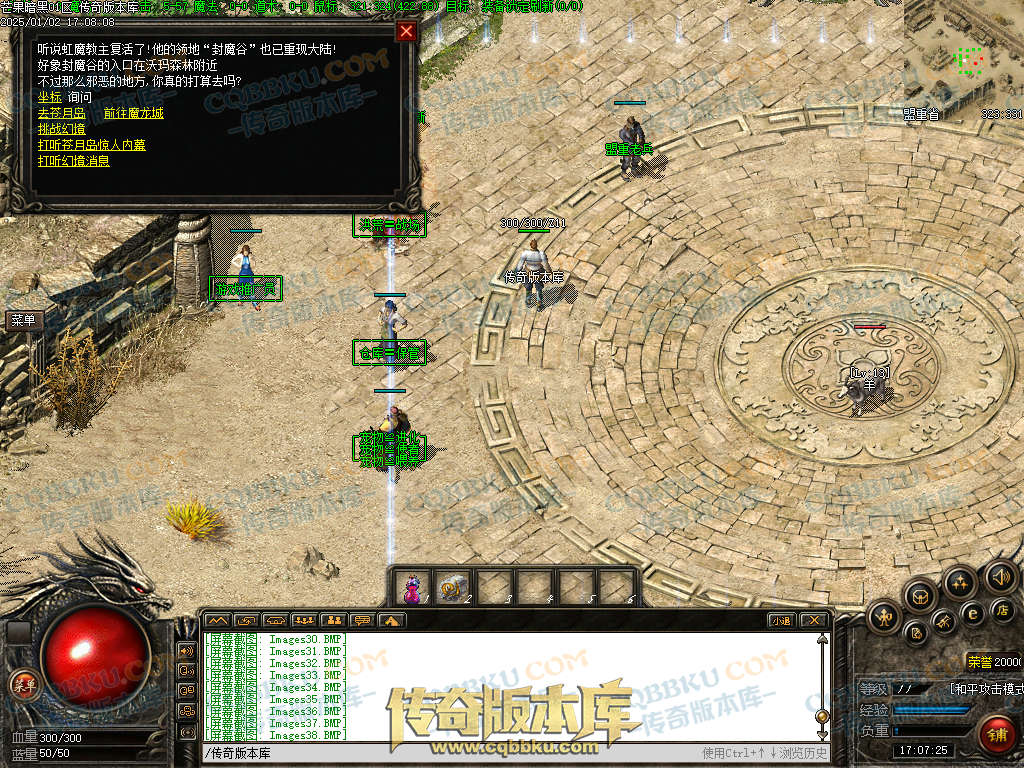Screen dimensions: 1024x768
Task: Select 去苍月岛 travel option
Action: point(60,113)
